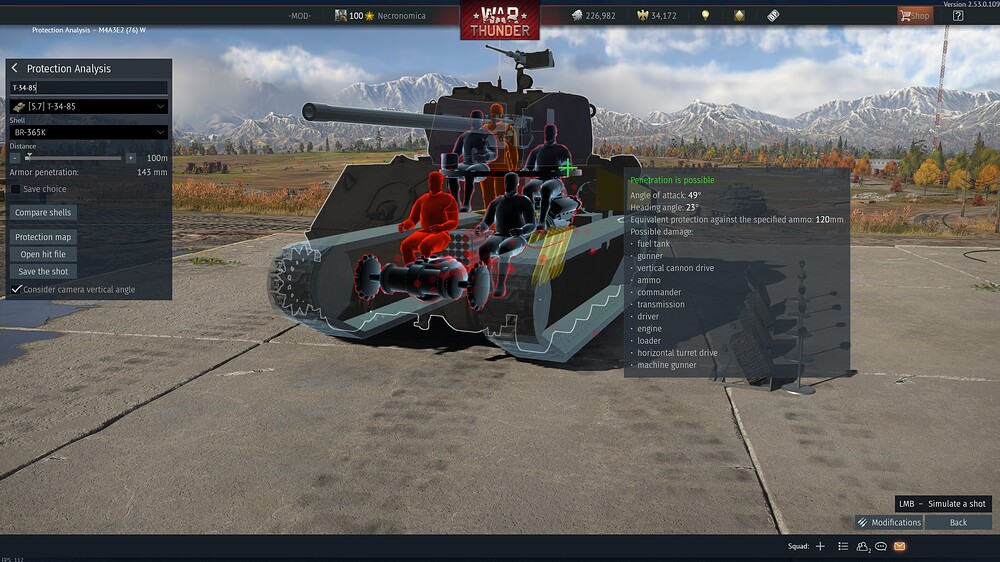This screenshot has width=1000, height=562.
Task: Show the Protection map
Action: click(x=44, y=237)
